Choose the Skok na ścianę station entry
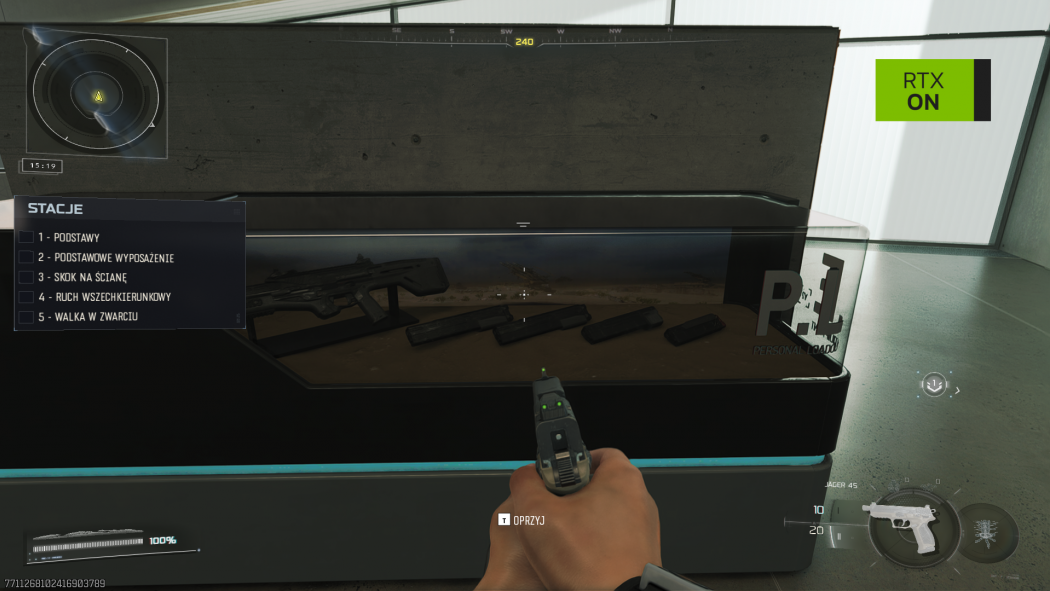 [96, 277]
